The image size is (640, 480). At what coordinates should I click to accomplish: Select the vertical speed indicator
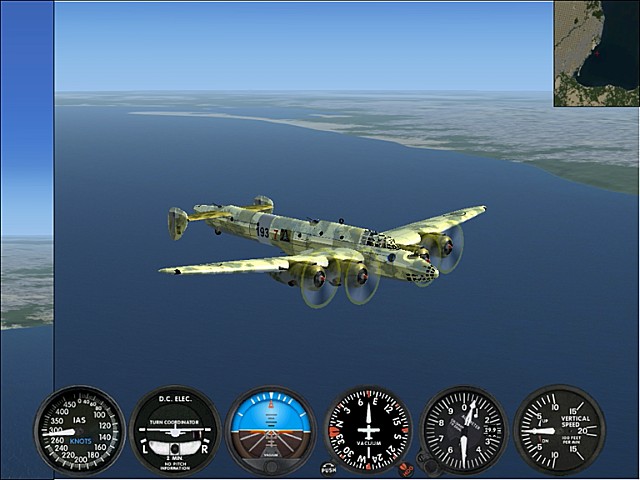(558, 430)
